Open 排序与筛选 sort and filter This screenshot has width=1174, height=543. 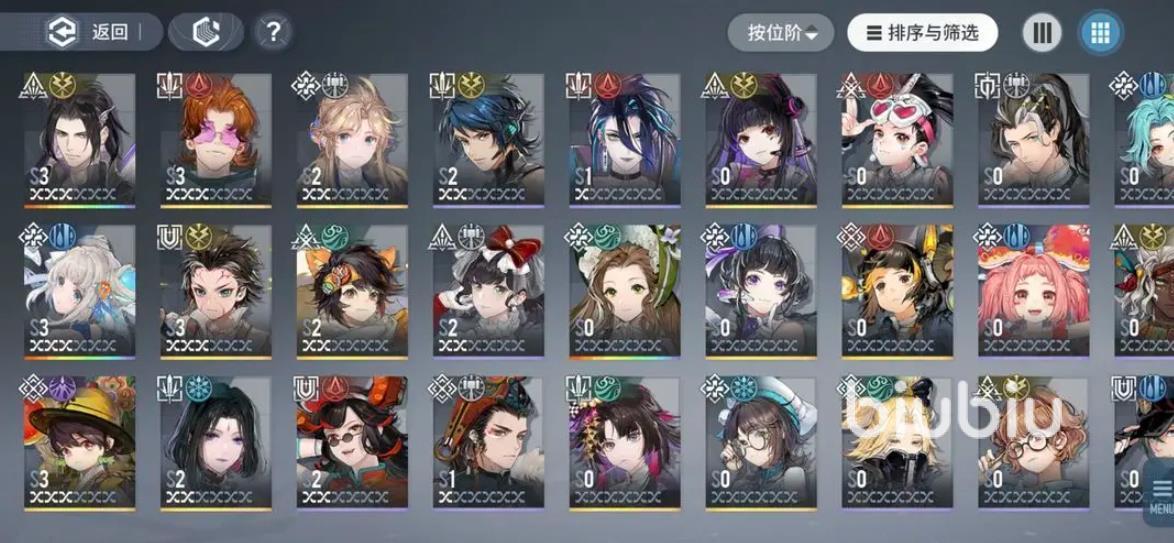923,33
